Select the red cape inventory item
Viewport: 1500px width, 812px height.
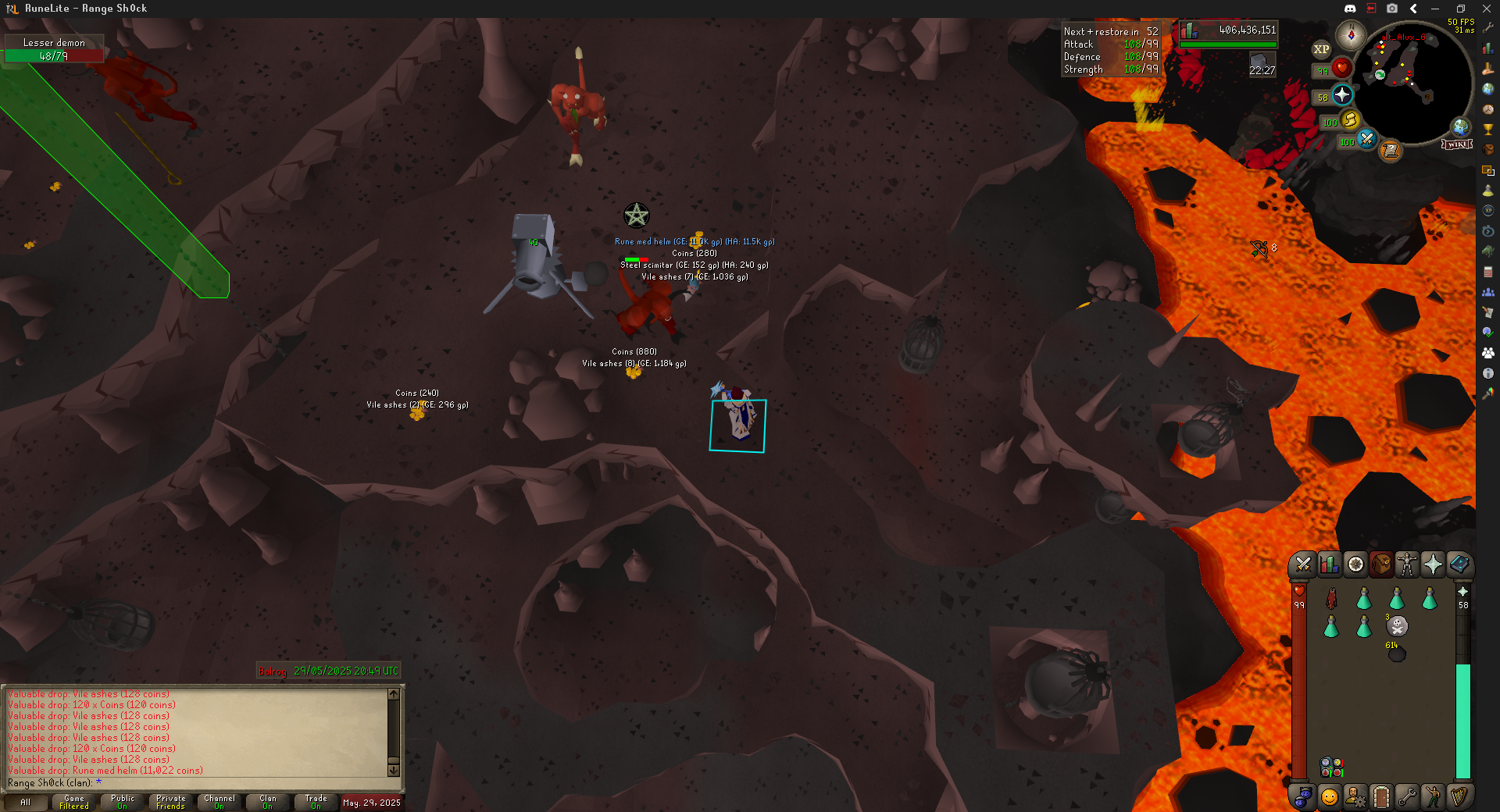[1332, 599]
